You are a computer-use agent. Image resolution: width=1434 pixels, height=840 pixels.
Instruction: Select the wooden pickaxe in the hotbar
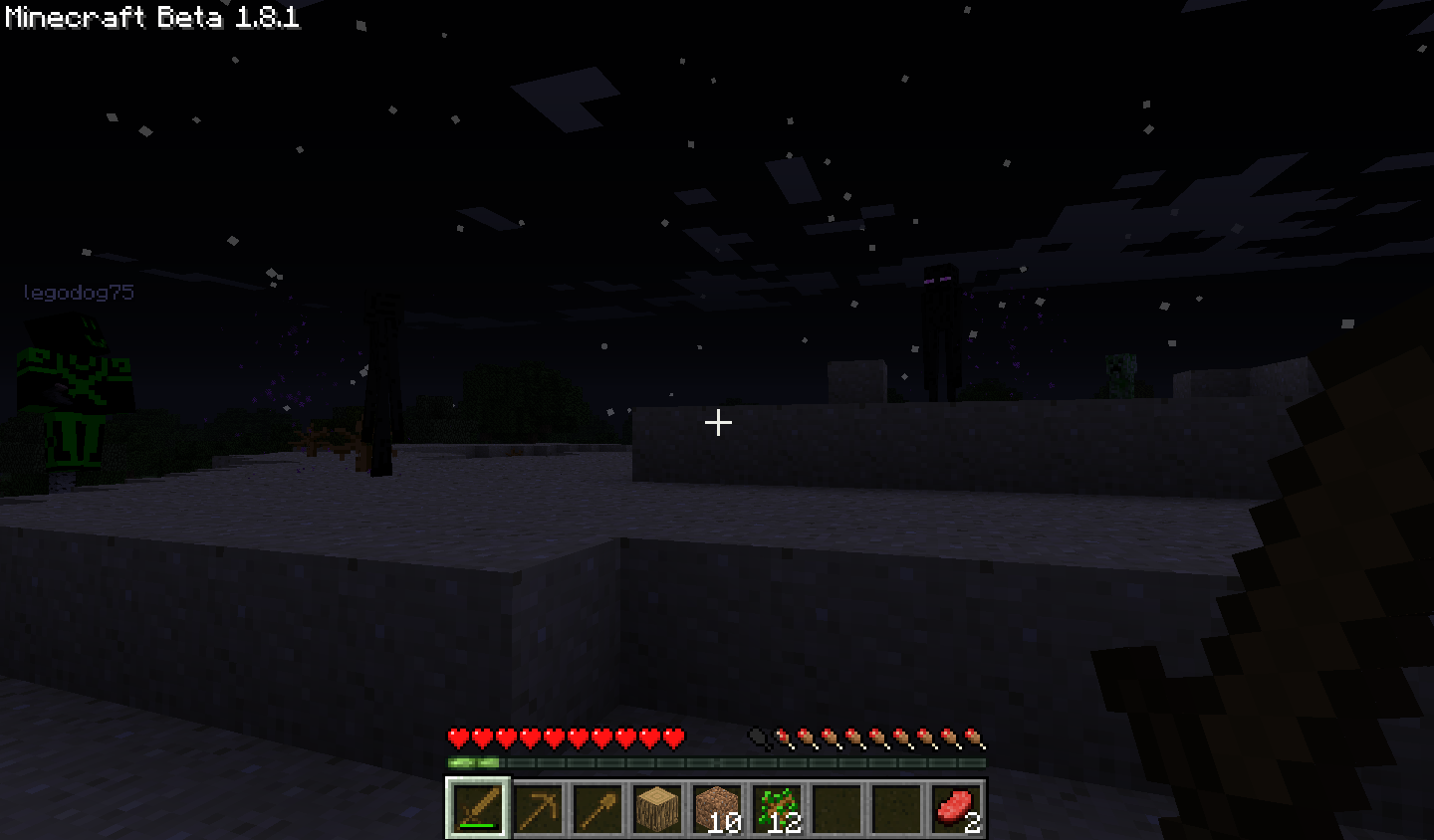538,806
